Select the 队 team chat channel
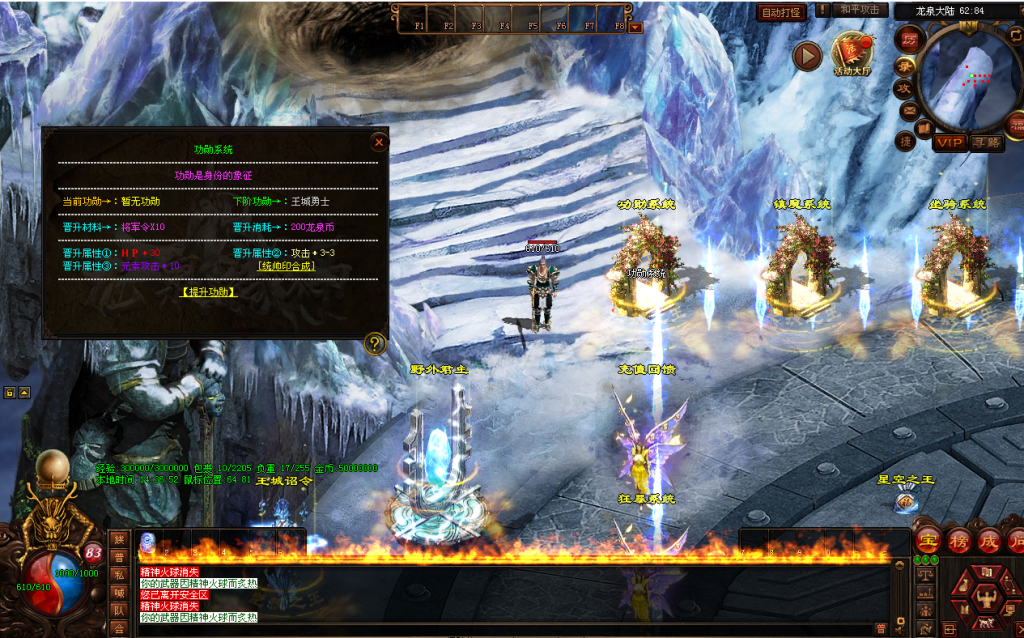 tap(118, 610)
